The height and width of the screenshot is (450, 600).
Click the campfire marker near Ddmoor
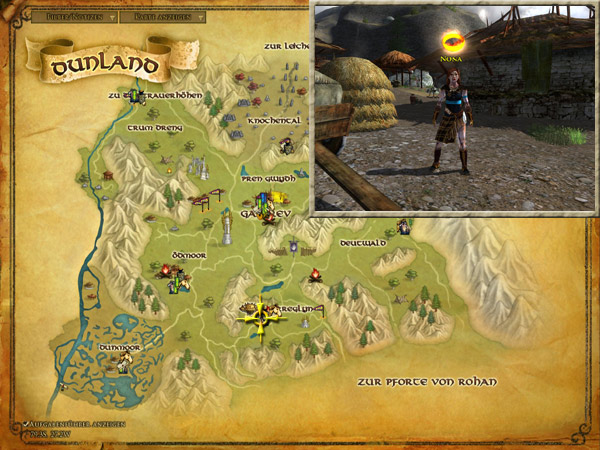click(x=165, y=270)
